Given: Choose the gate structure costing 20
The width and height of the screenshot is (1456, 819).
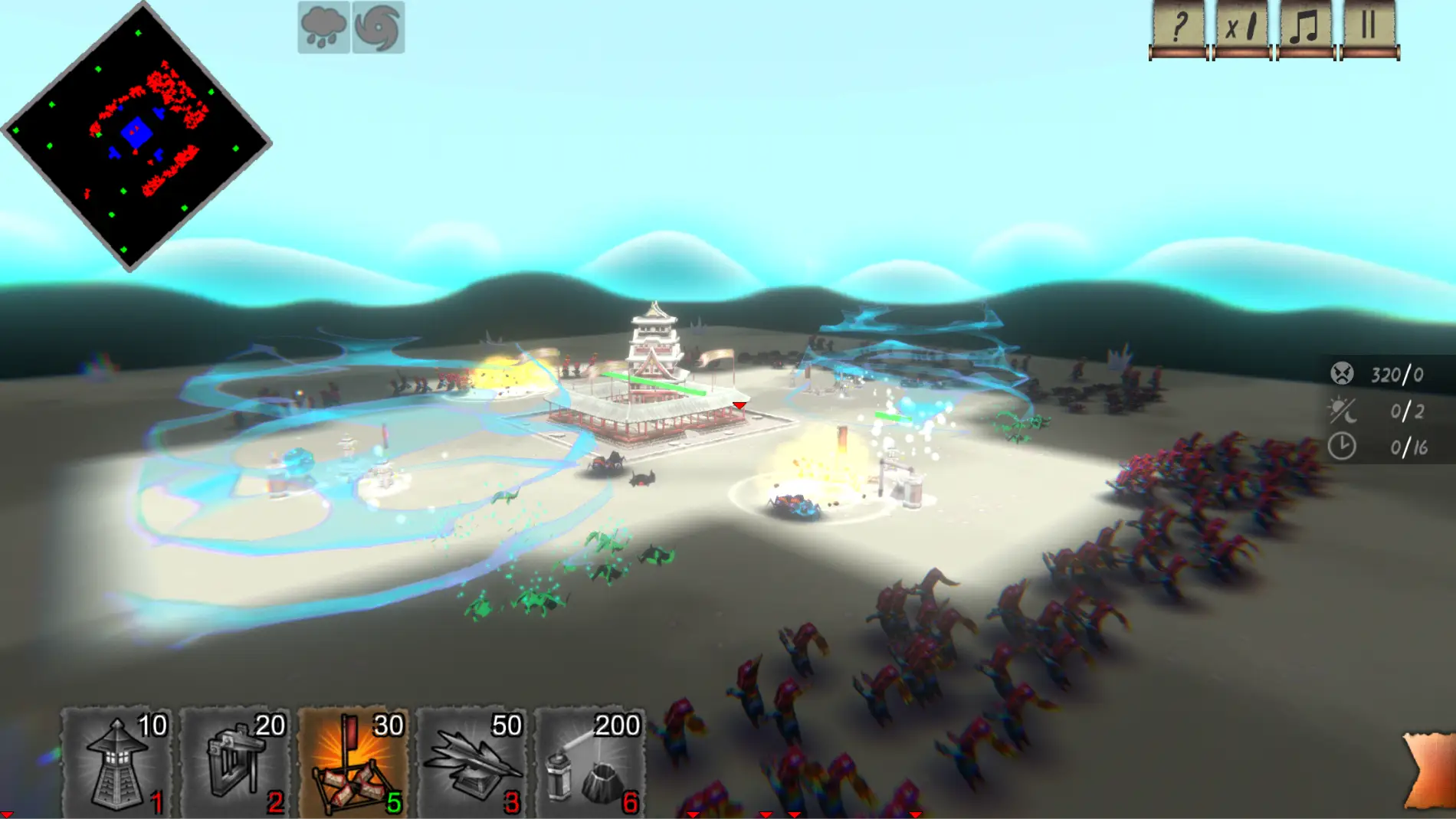Looking at the screenshot, I should [x=235, y=762].
